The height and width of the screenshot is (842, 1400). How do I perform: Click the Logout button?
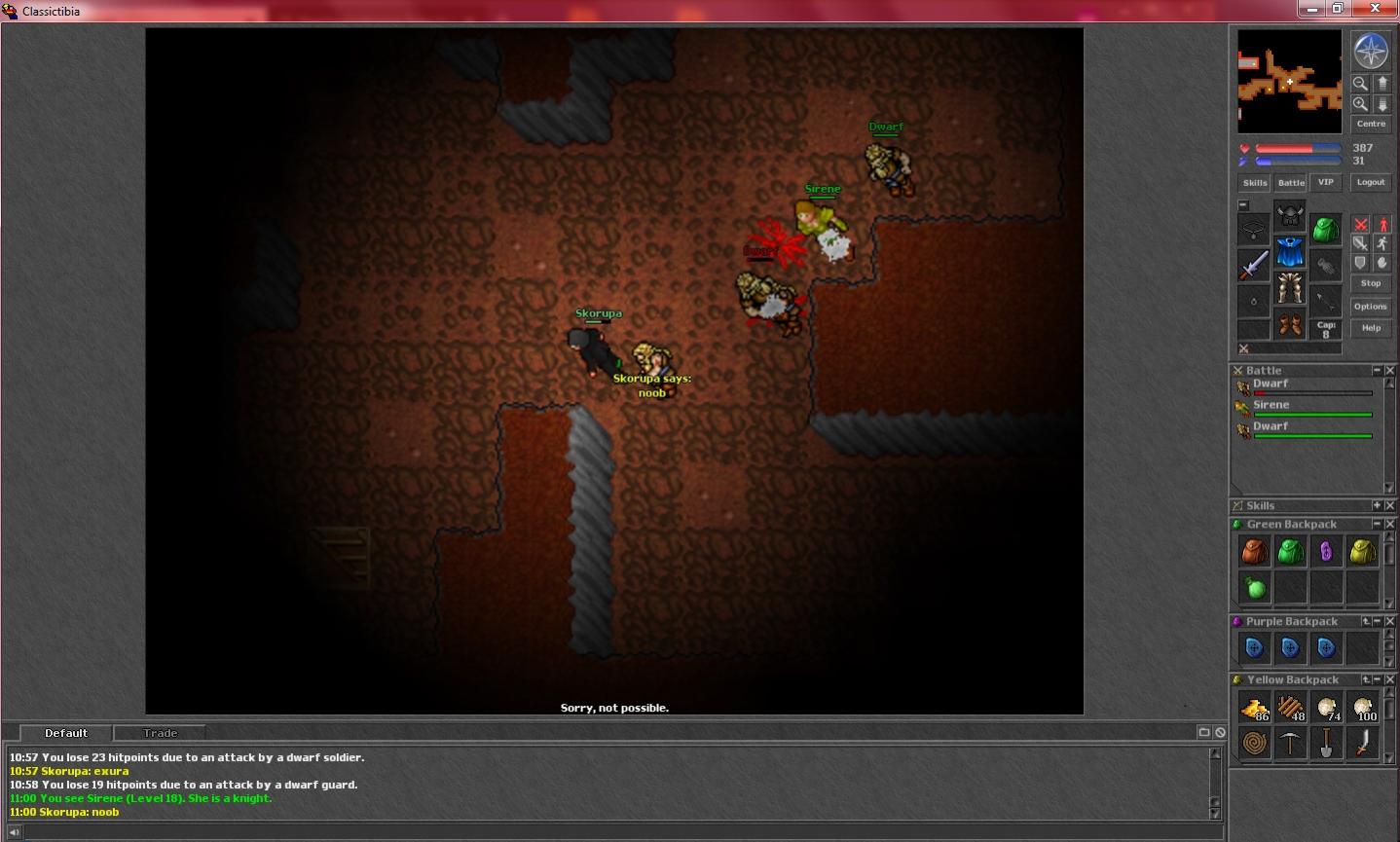1371,182
